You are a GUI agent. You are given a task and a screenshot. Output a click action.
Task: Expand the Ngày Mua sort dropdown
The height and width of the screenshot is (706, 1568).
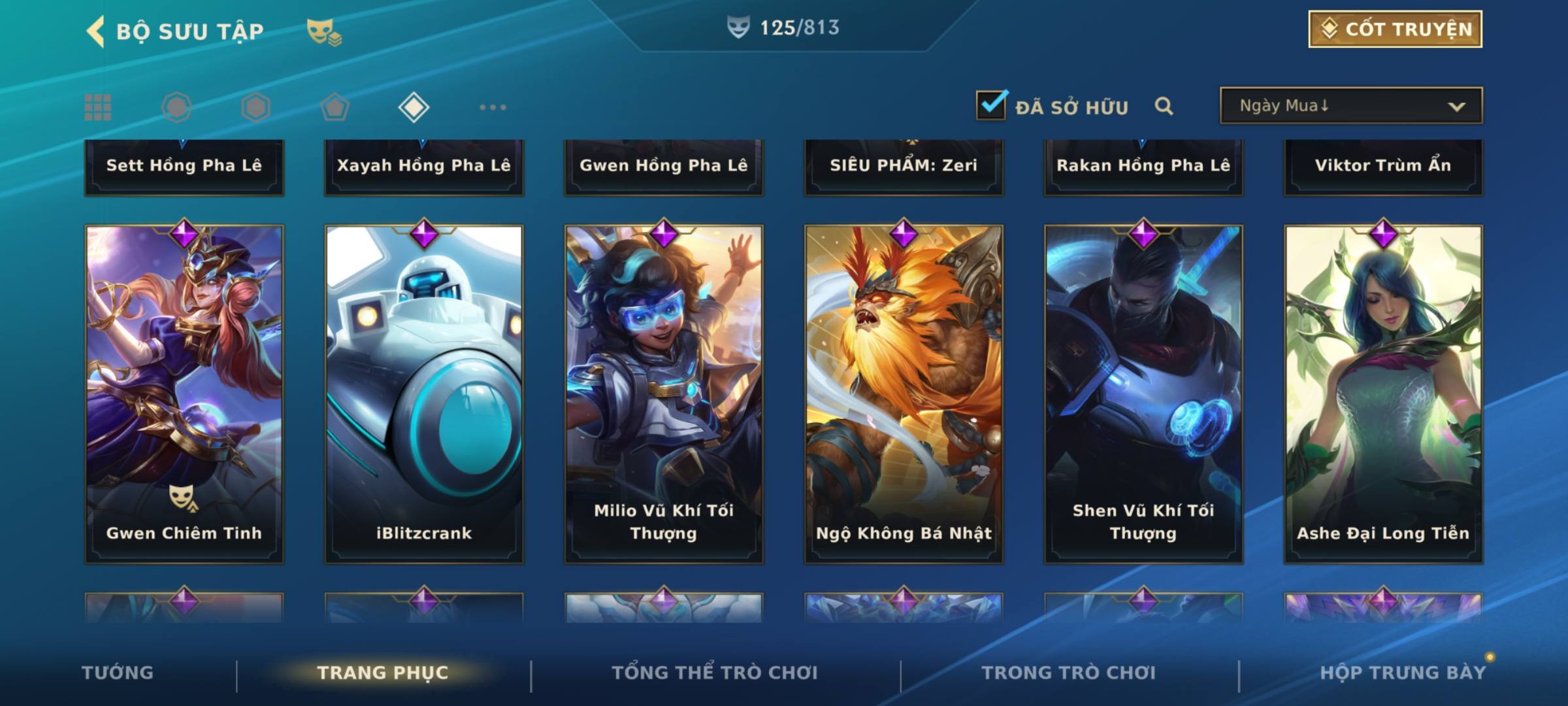[1350, 106]
